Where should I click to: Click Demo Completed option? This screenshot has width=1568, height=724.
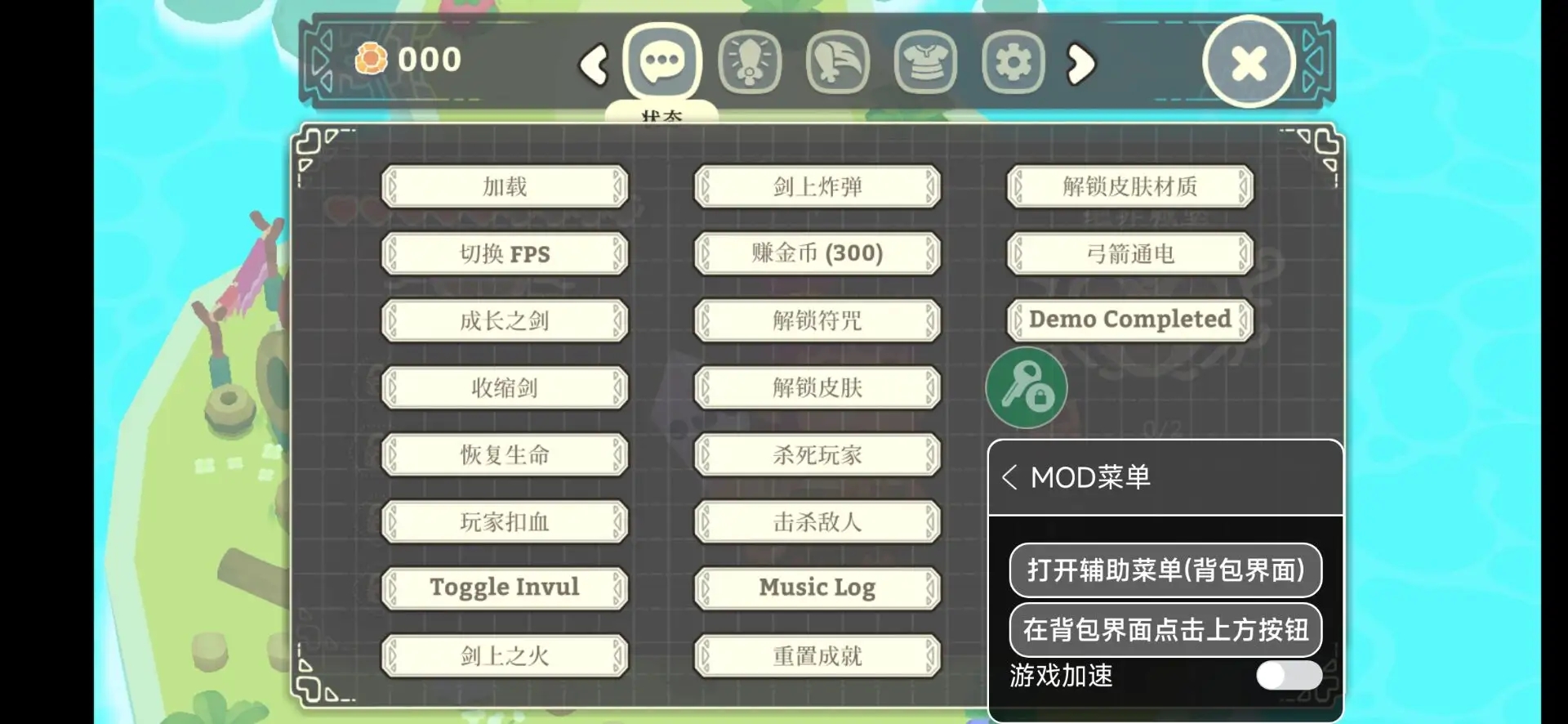coord(1129,320)
